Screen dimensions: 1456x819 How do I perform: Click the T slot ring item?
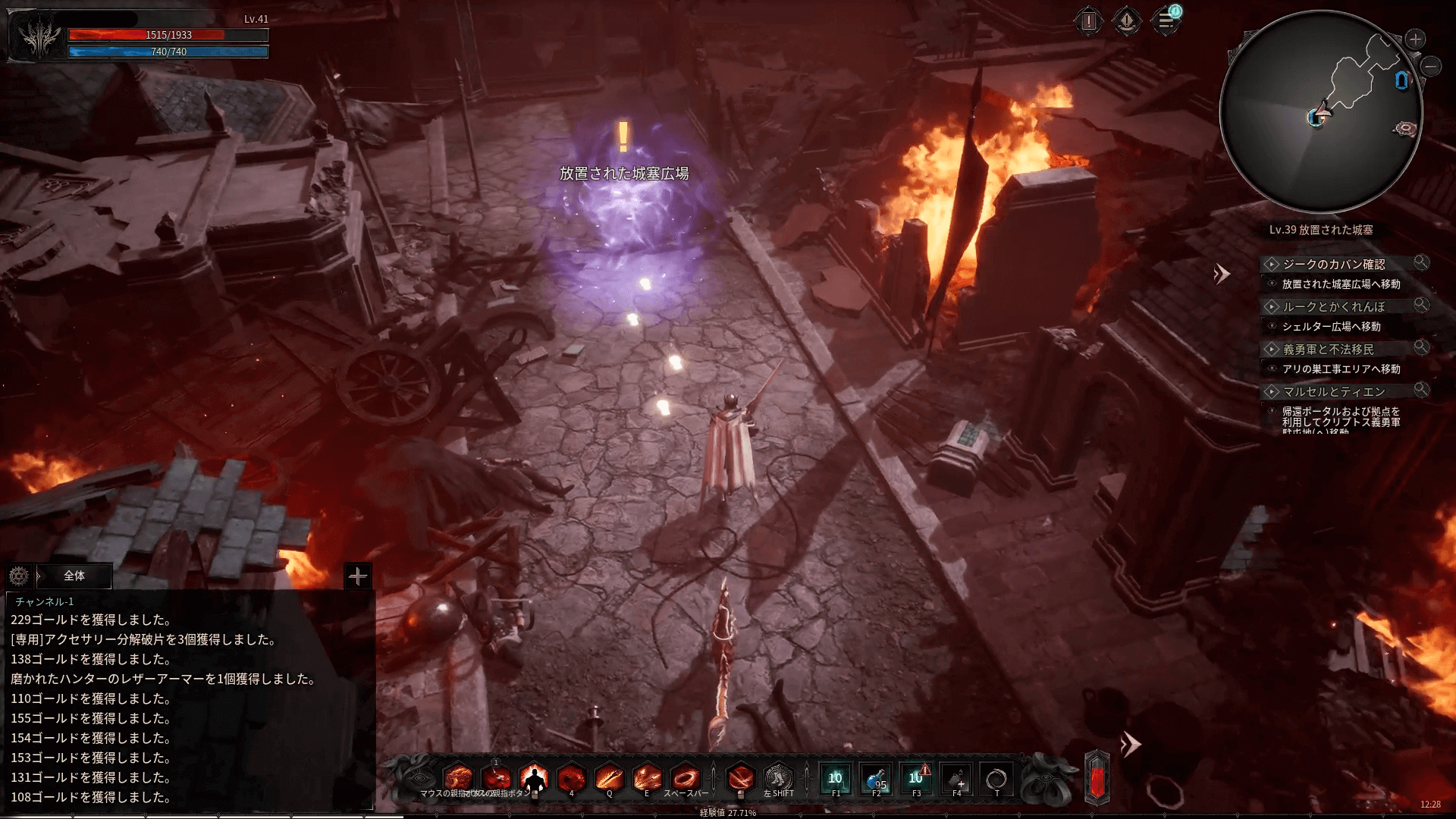[996, 779]
